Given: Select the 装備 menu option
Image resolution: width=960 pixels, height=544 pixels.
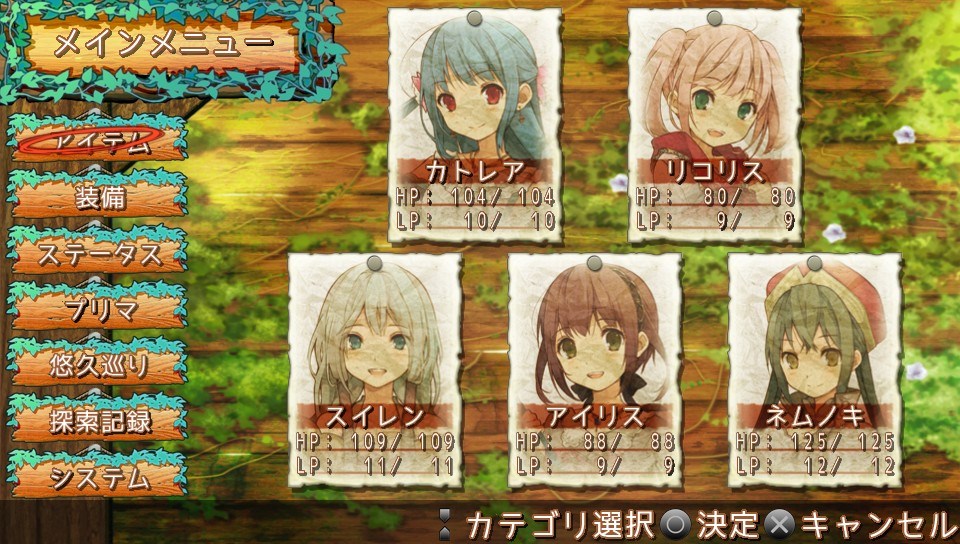Looking at the screenshot, I should 99,197.
